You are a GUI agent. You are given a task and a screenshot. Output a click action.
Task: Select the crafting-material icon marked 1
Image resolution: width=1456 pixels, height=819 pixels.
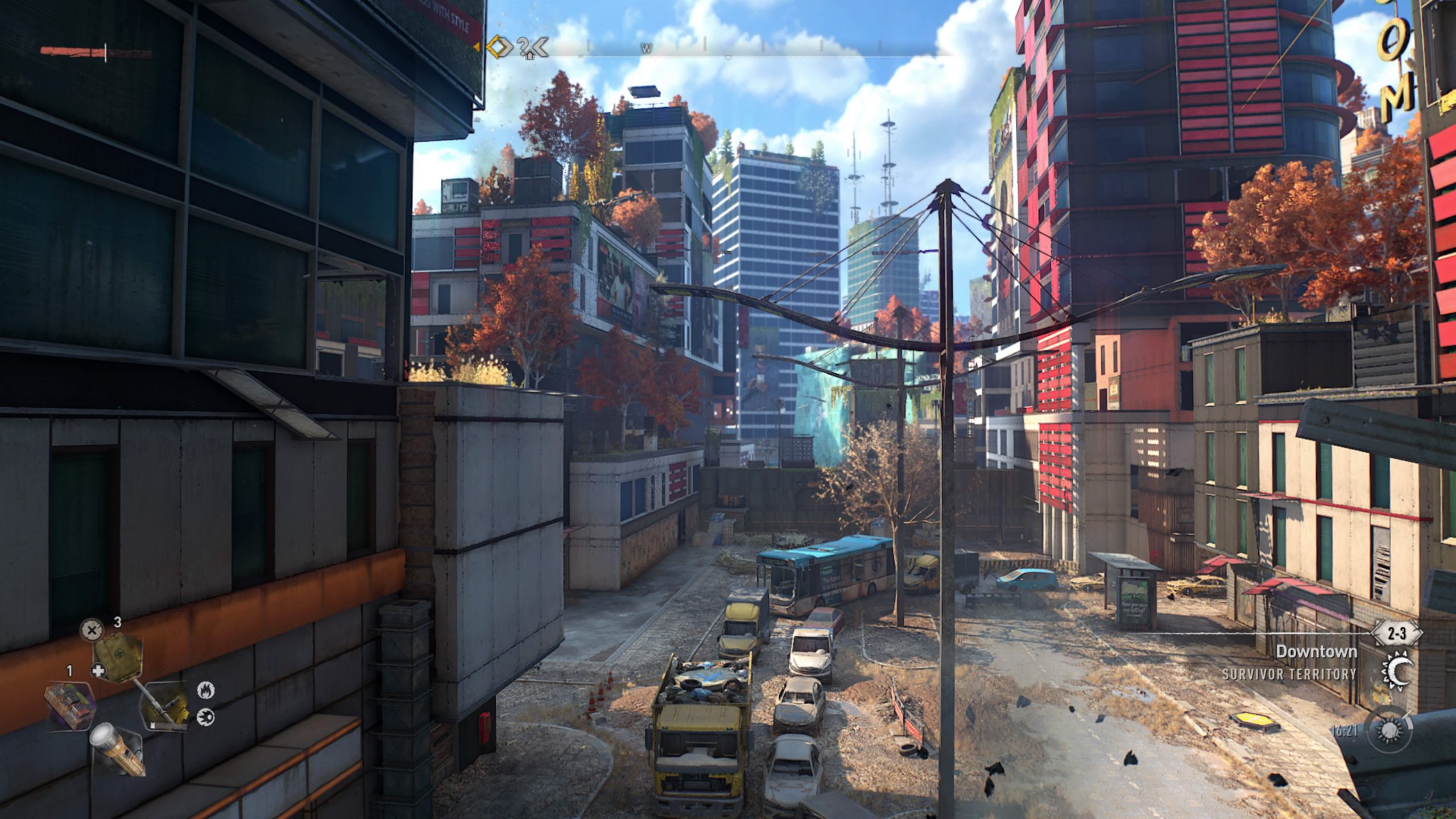(69, 705)
